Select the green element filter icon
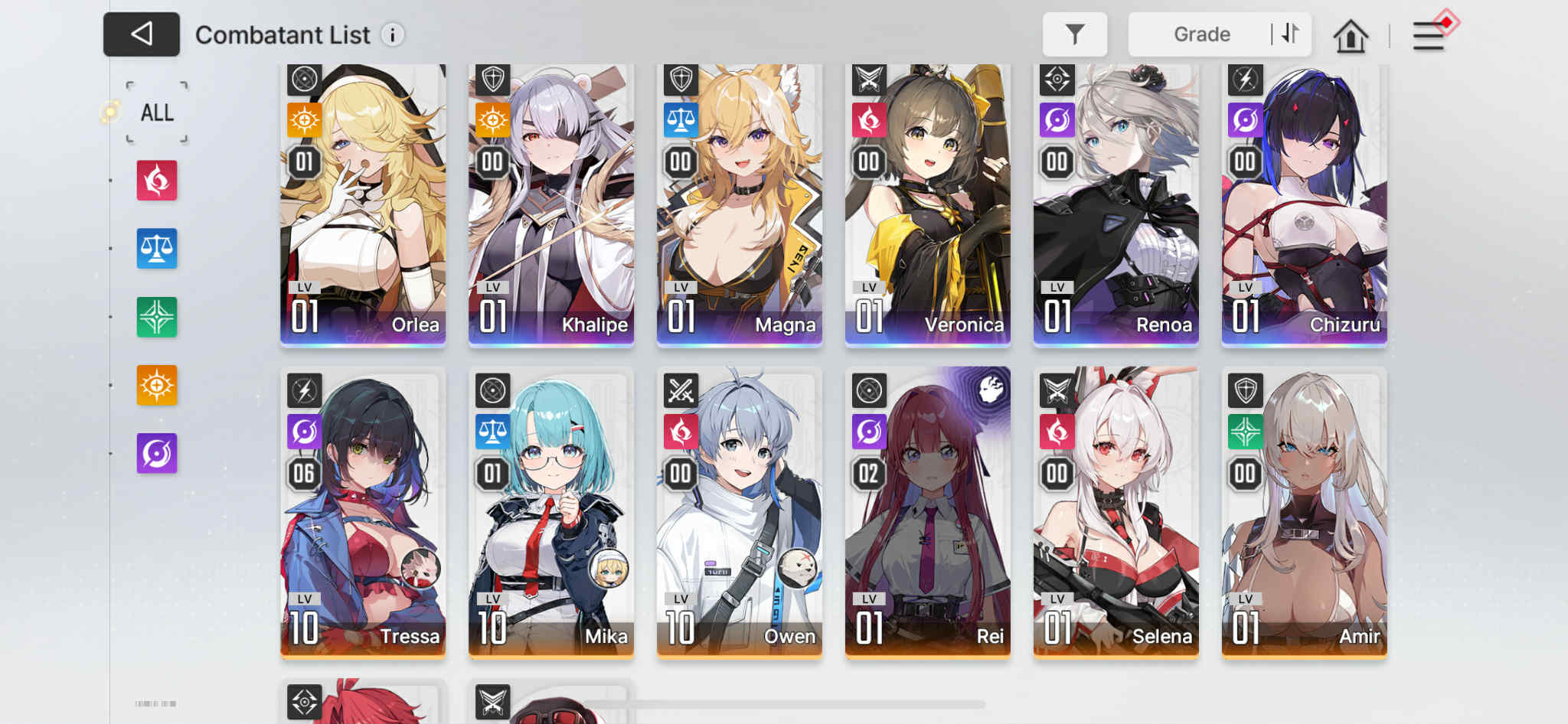Image resolution: width=1568 pixels, height=724 pixels. 156,317
